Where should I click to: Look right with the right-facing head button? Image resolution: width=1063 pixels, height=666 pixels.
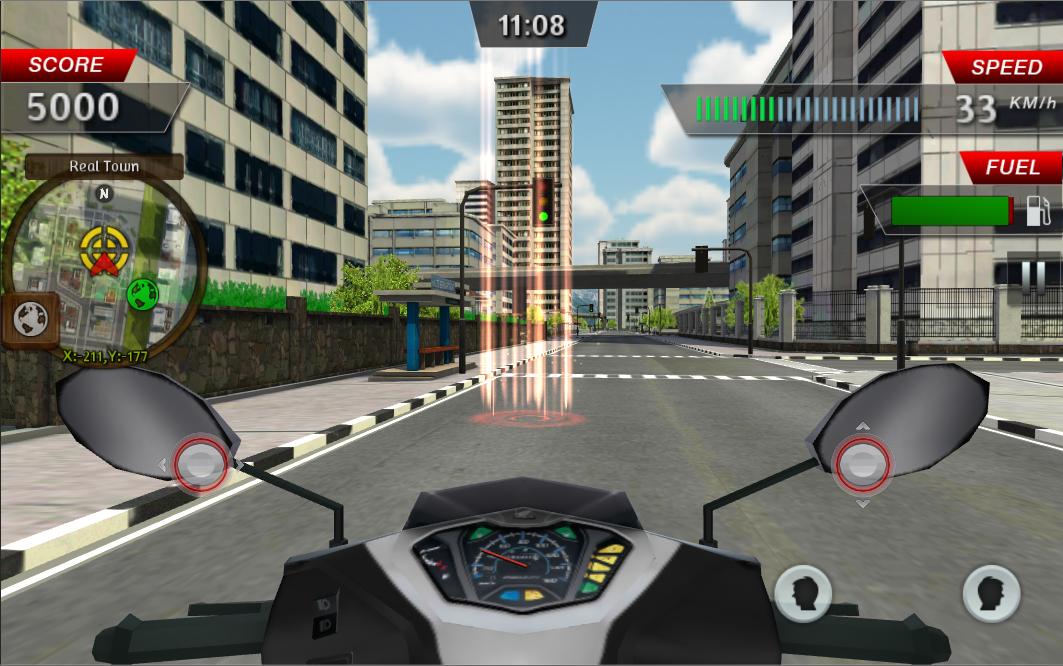coord(990,594)
